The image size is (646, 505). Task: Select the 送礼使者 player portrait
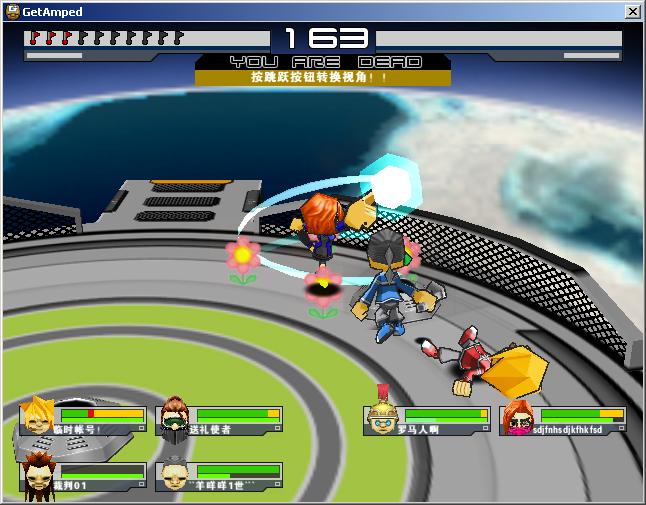175,416
